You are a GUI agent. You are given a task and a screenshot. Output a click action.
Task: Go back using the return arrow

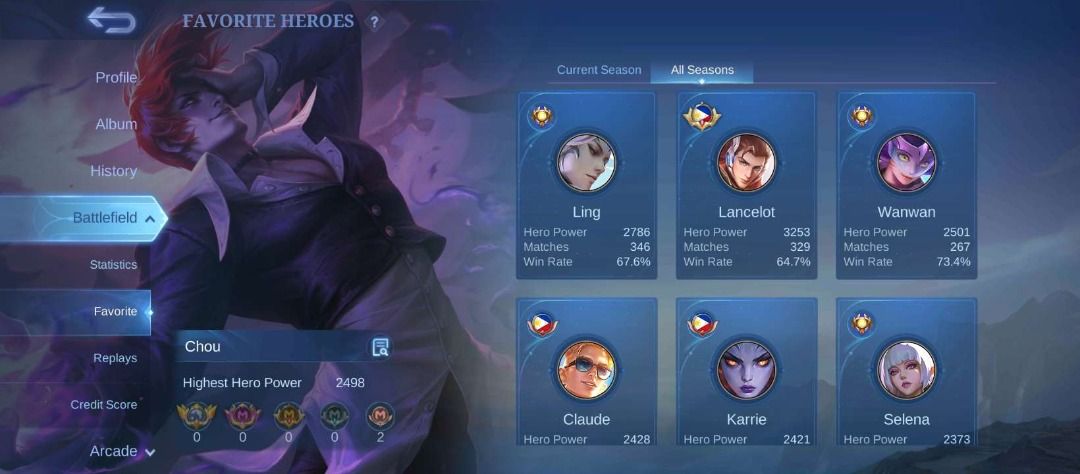click(110, 20)
